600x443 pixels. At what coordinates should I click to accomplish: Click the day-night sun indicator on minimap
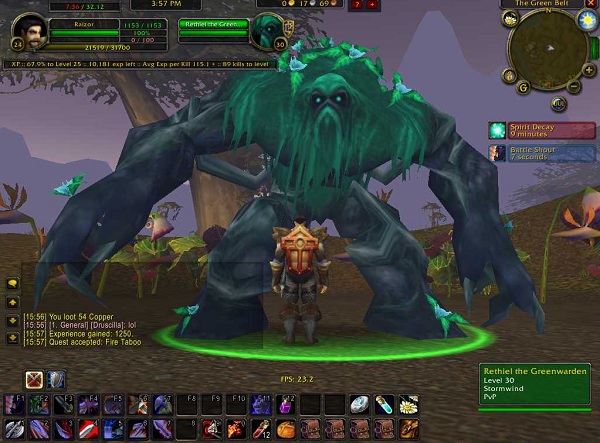coord(588,19)
